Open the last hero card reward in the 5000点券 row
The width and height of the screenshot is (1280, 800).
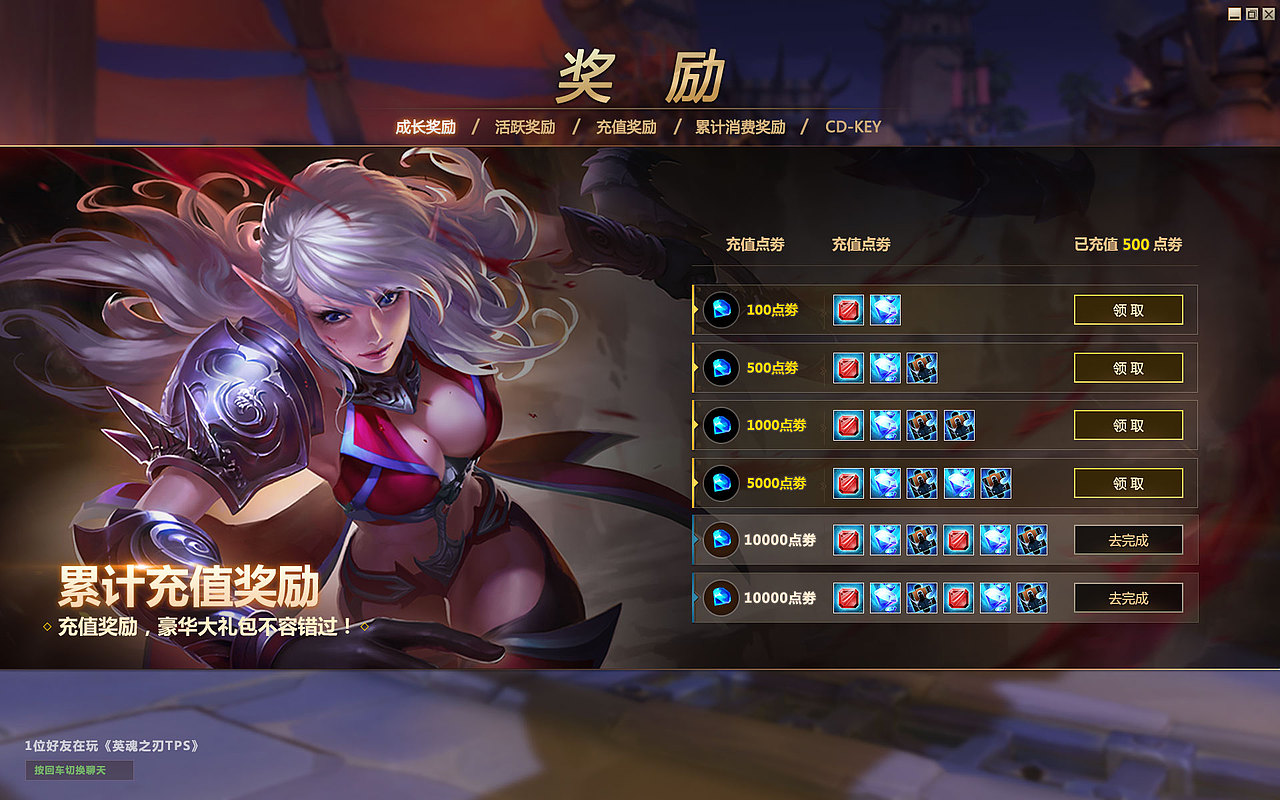coord(994,483)
